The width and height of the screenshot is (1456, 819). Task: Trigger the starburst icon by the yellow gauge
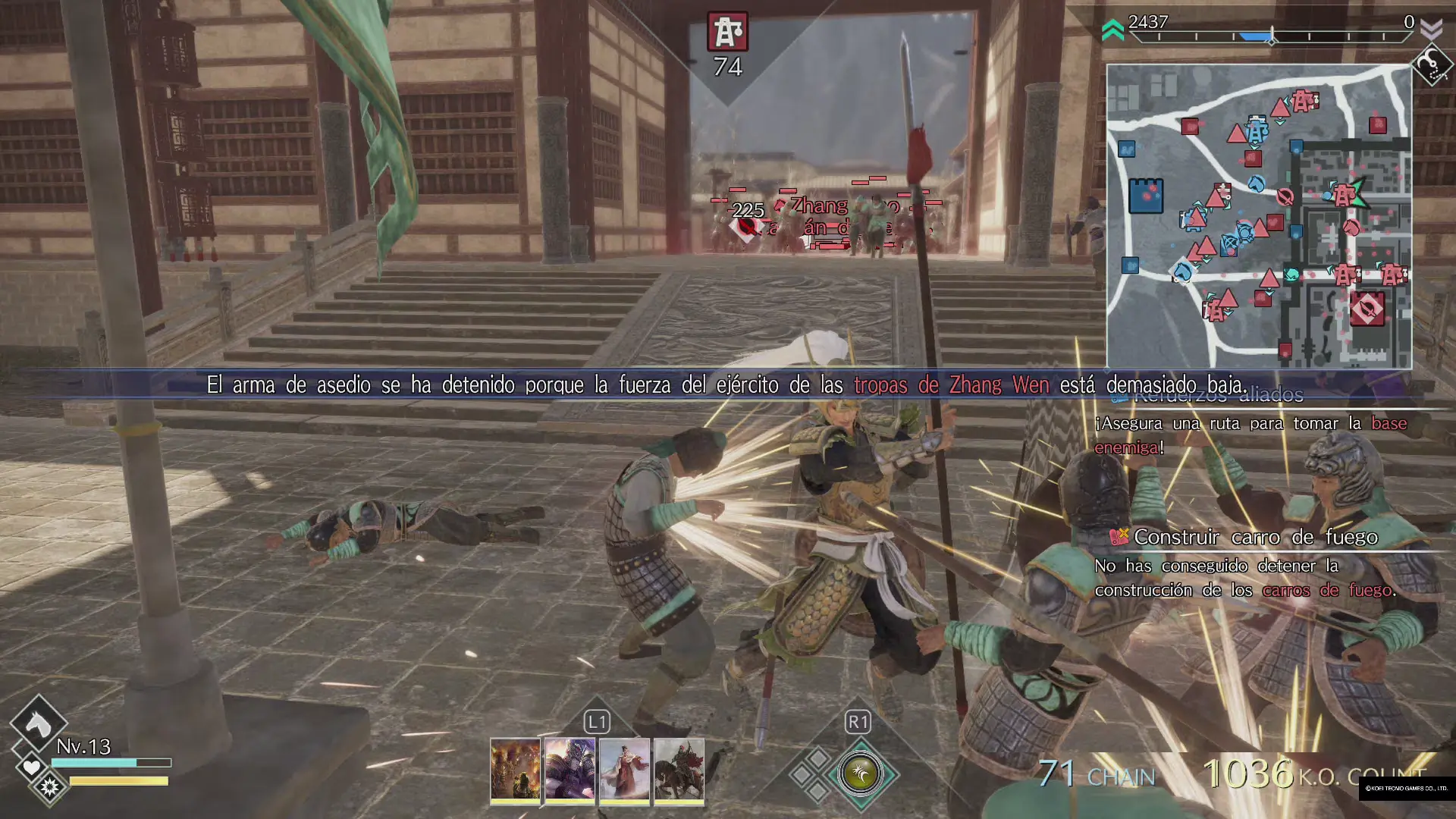49,787
